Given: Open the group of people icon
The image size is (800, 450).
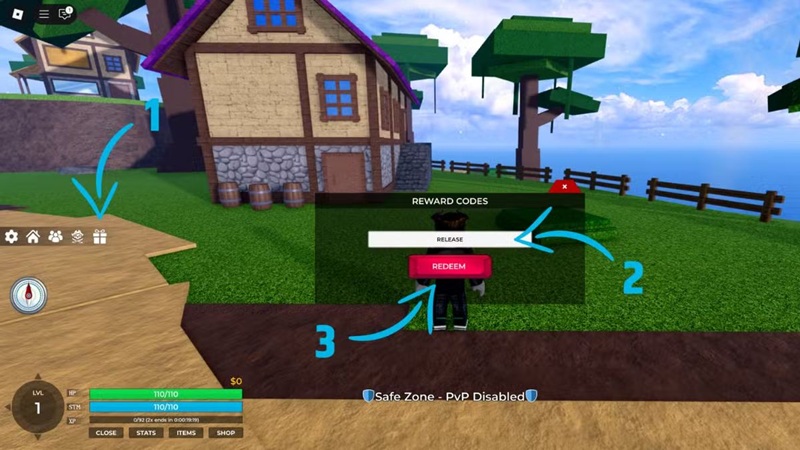Looking at the screenshot, I should 55,237.
